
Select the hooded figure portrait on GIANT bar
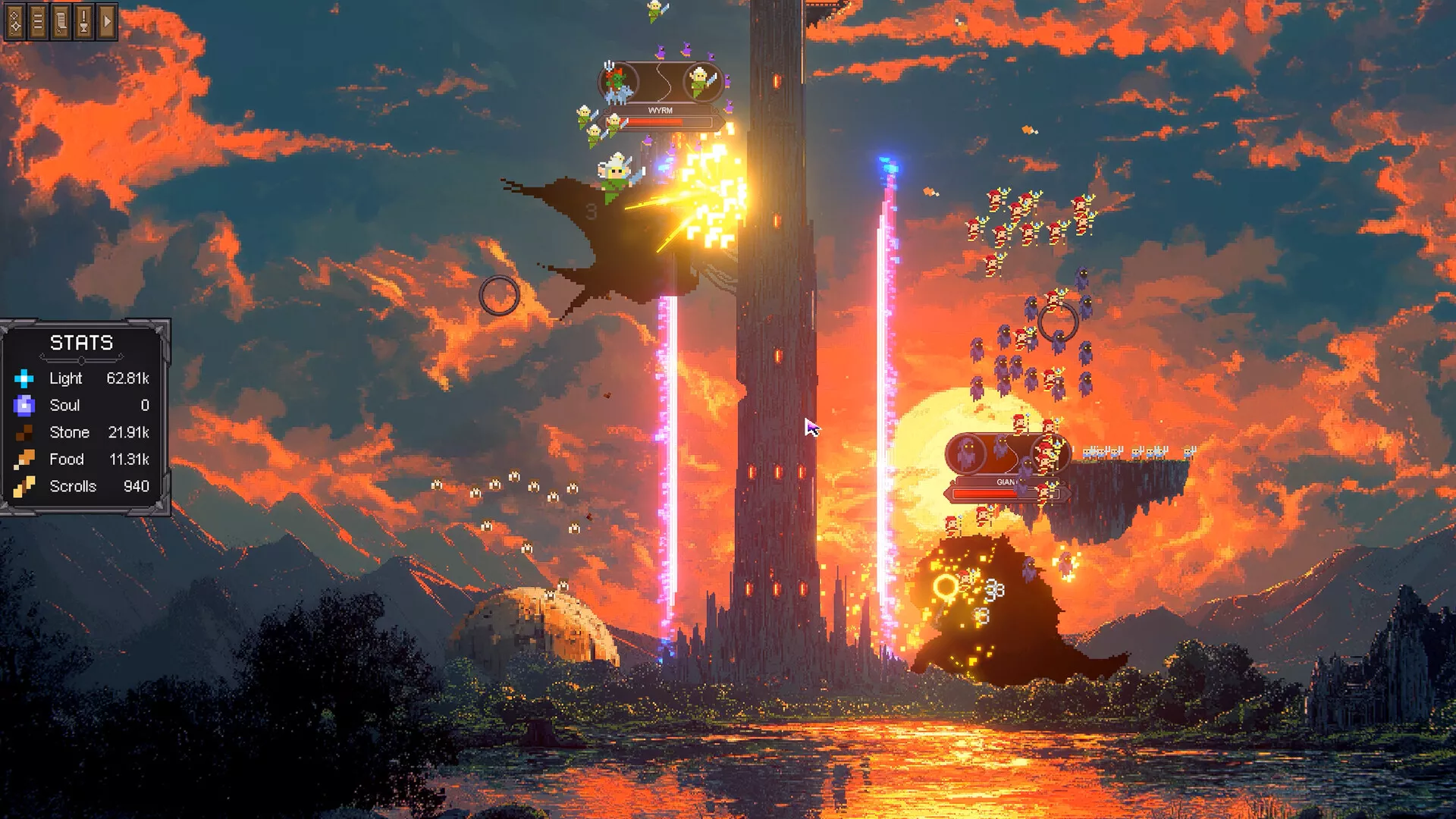[966, 453]
